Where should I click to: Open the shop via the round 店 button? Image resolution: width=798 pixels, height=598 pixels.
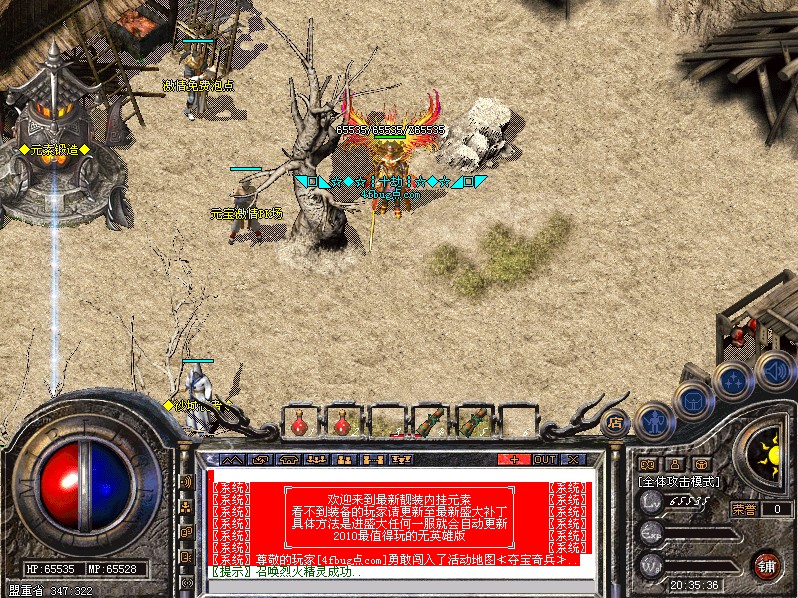[617, 421]
